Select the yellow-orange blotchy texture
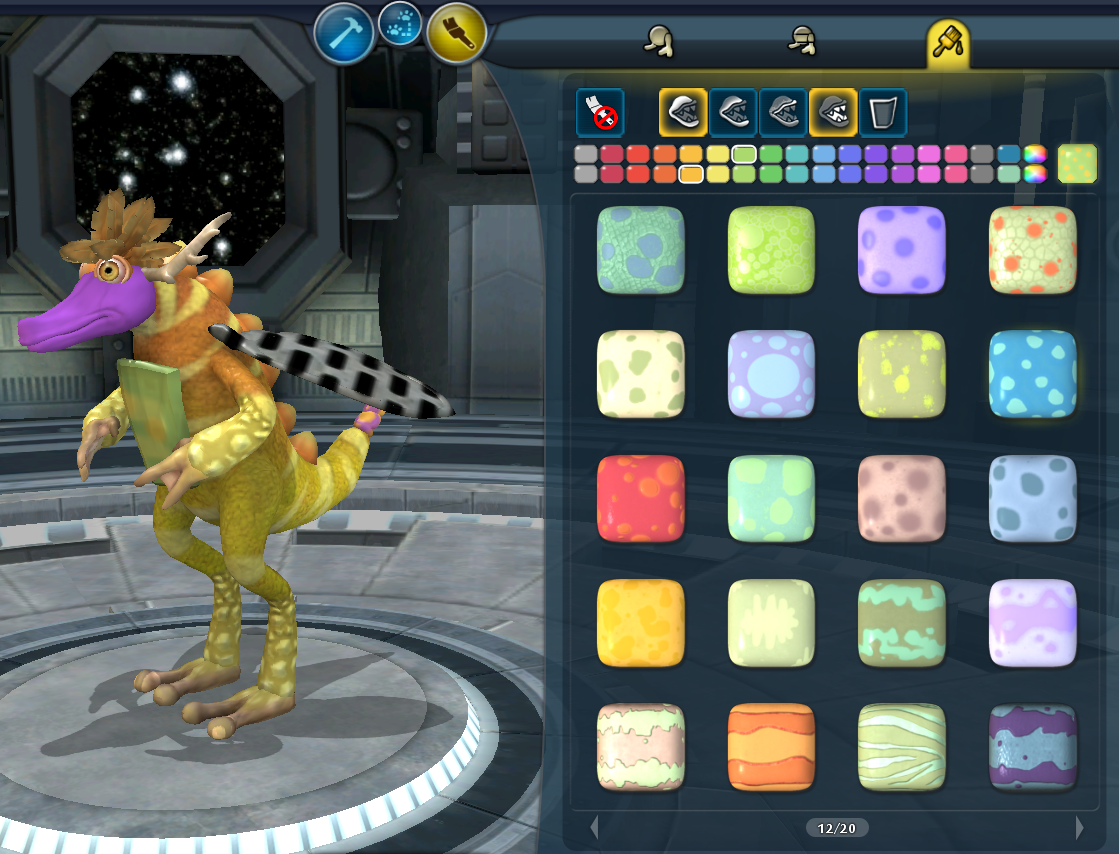Viewport: 1119px width, 854px height. pos(641,623)
